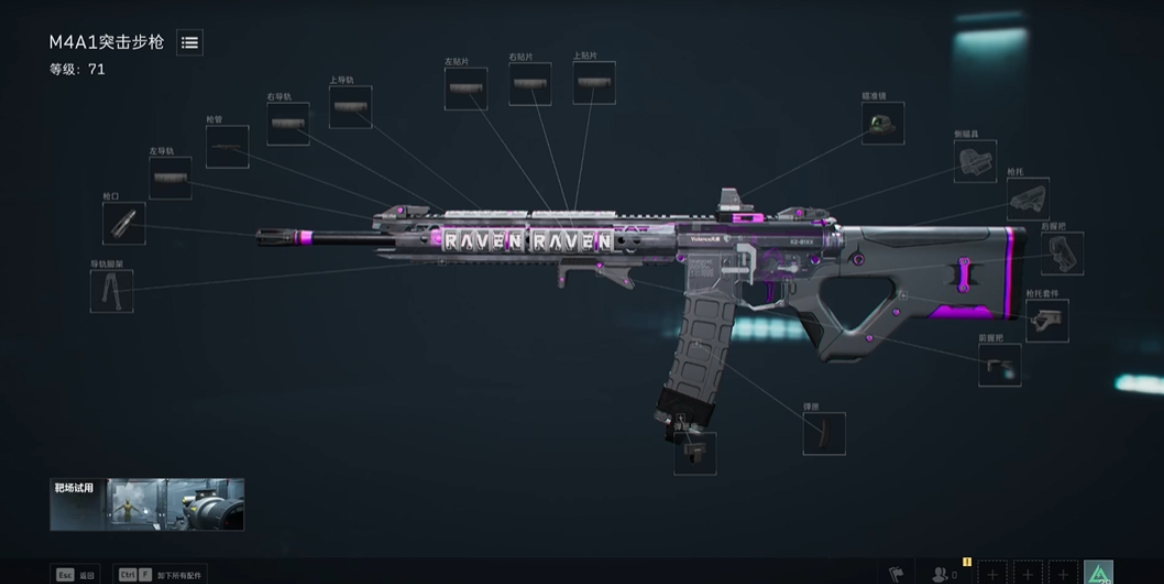
Task: Select the 枪托套件 stock kit slot
Action: point(1047,321)
